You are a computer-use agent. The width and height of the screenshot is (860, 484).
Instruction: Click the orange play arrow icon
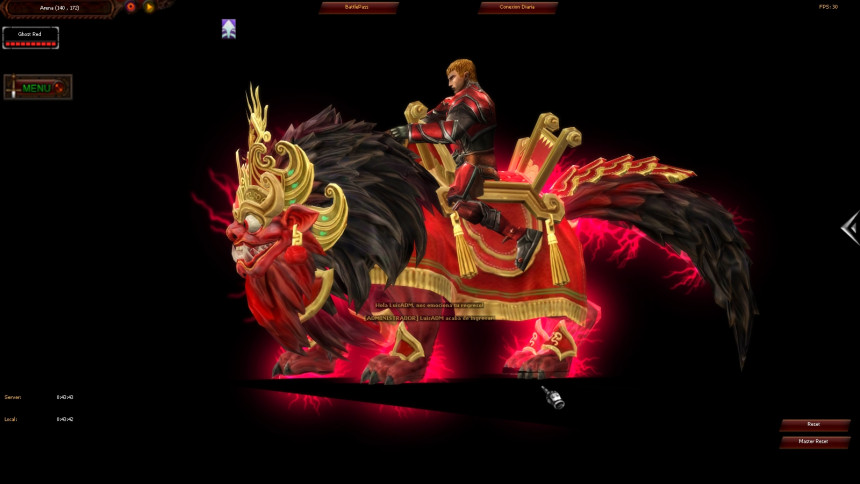pos(149,7)
